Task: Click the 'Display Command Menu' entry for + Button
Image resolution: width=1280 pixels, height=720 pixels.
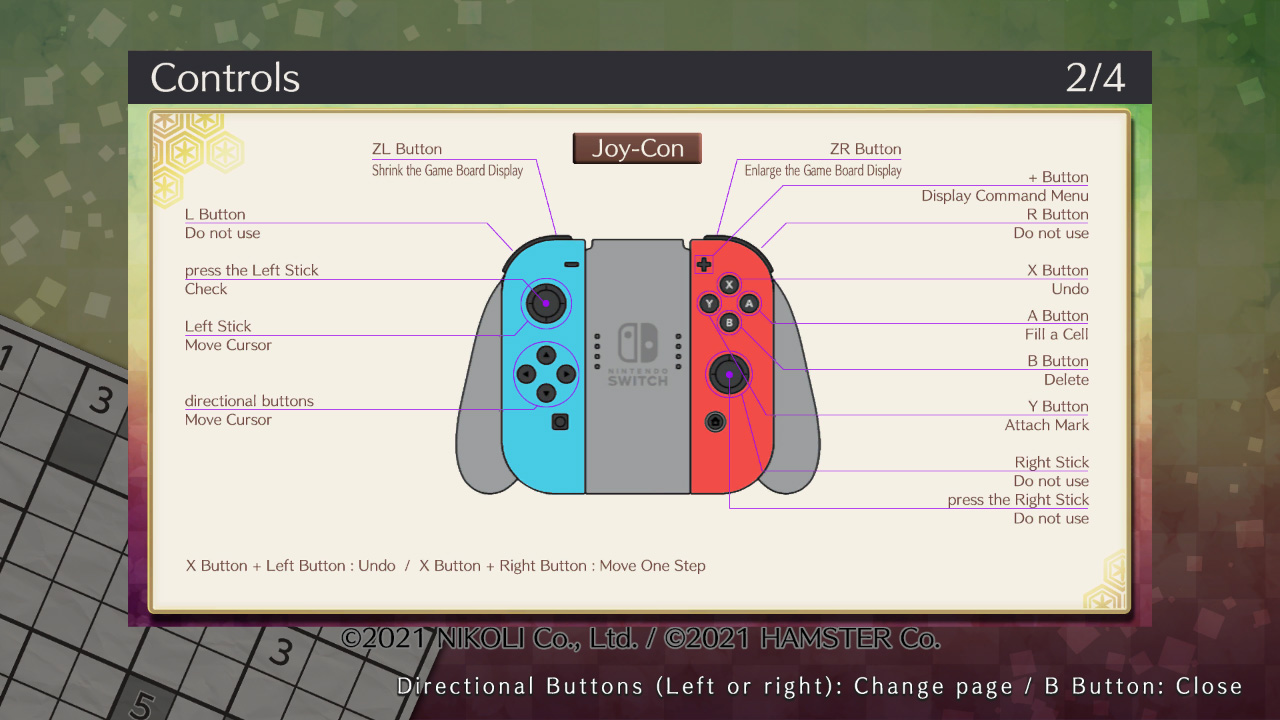Action: [x=1004, y=195]
